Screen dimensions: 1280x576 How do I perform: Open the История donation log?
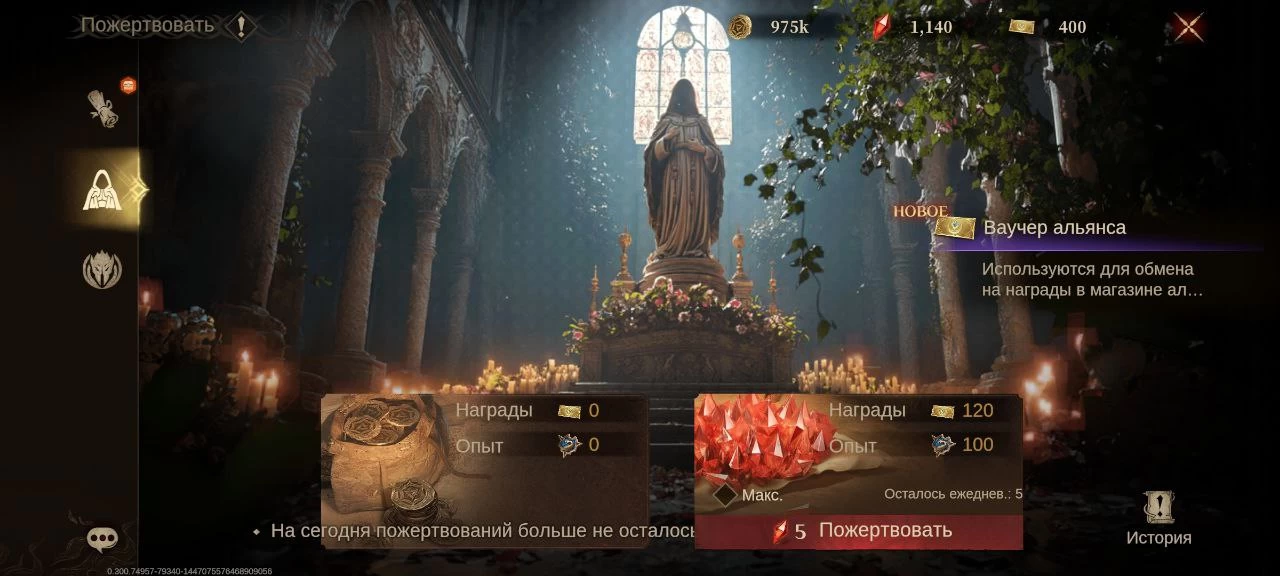(1158, 519)
